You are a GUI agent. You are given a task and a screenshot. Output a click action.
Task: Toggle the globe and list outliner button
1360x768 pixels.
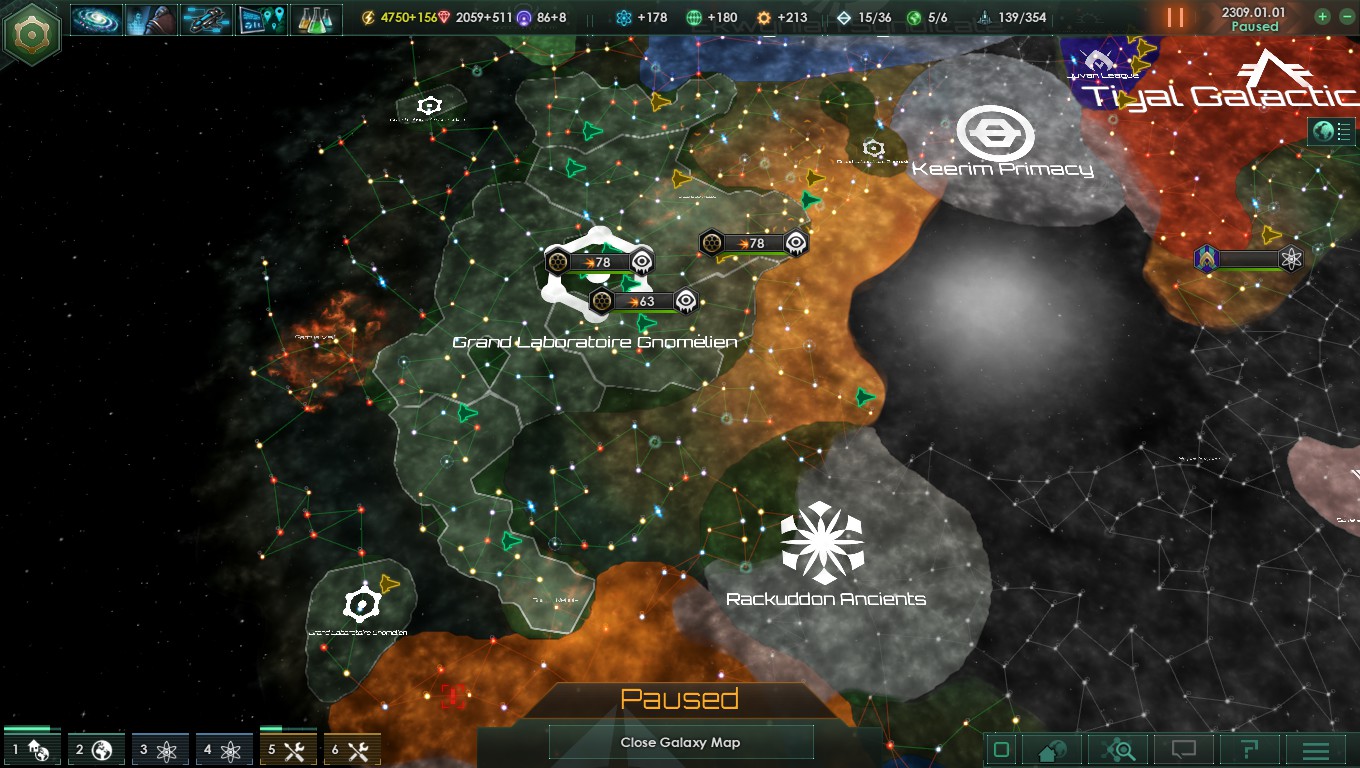tap(1332, 131)
